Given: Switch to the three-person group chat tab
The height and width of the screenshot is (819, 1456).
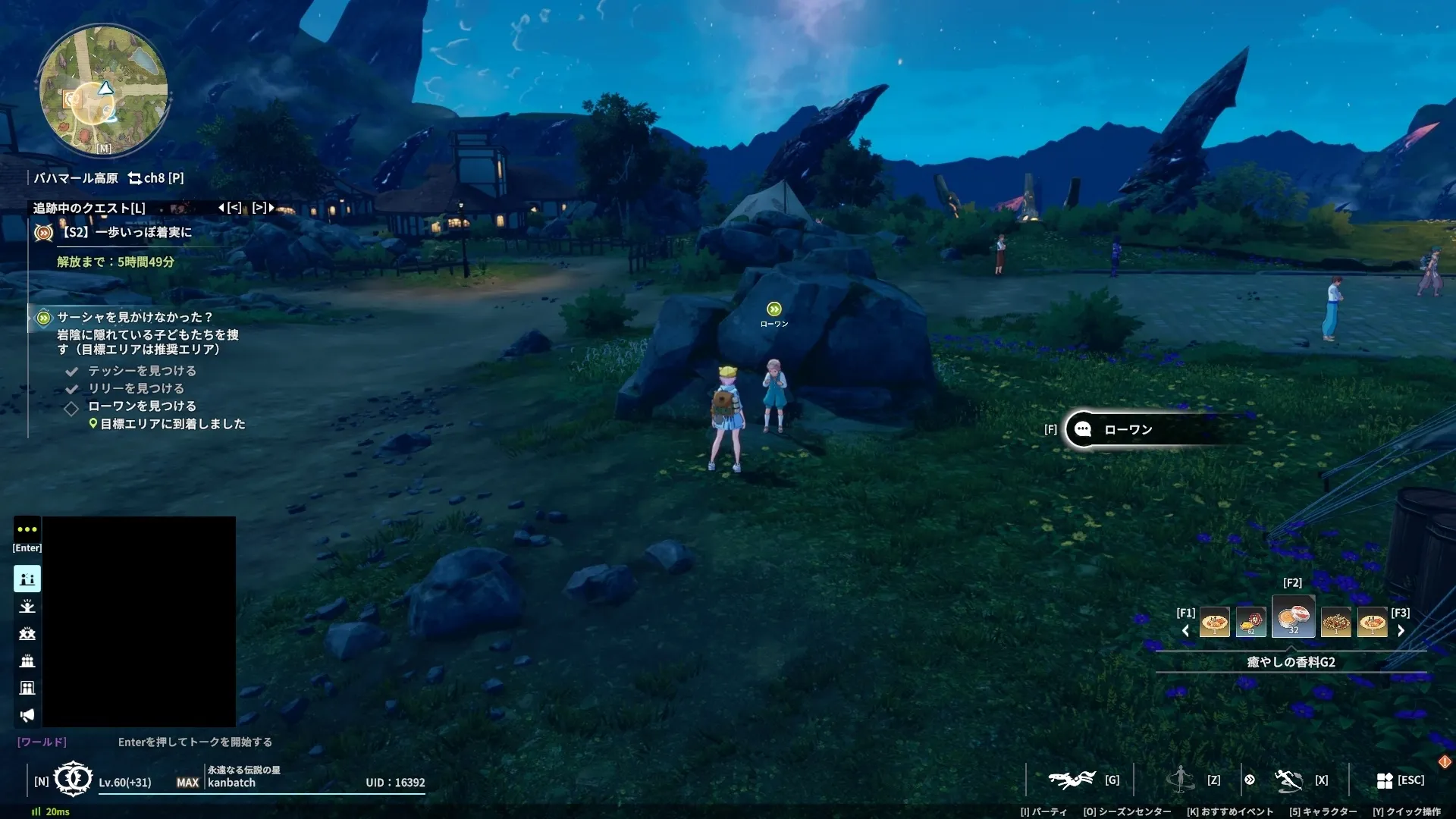Looking at the screenshot, I should point(27,661).
